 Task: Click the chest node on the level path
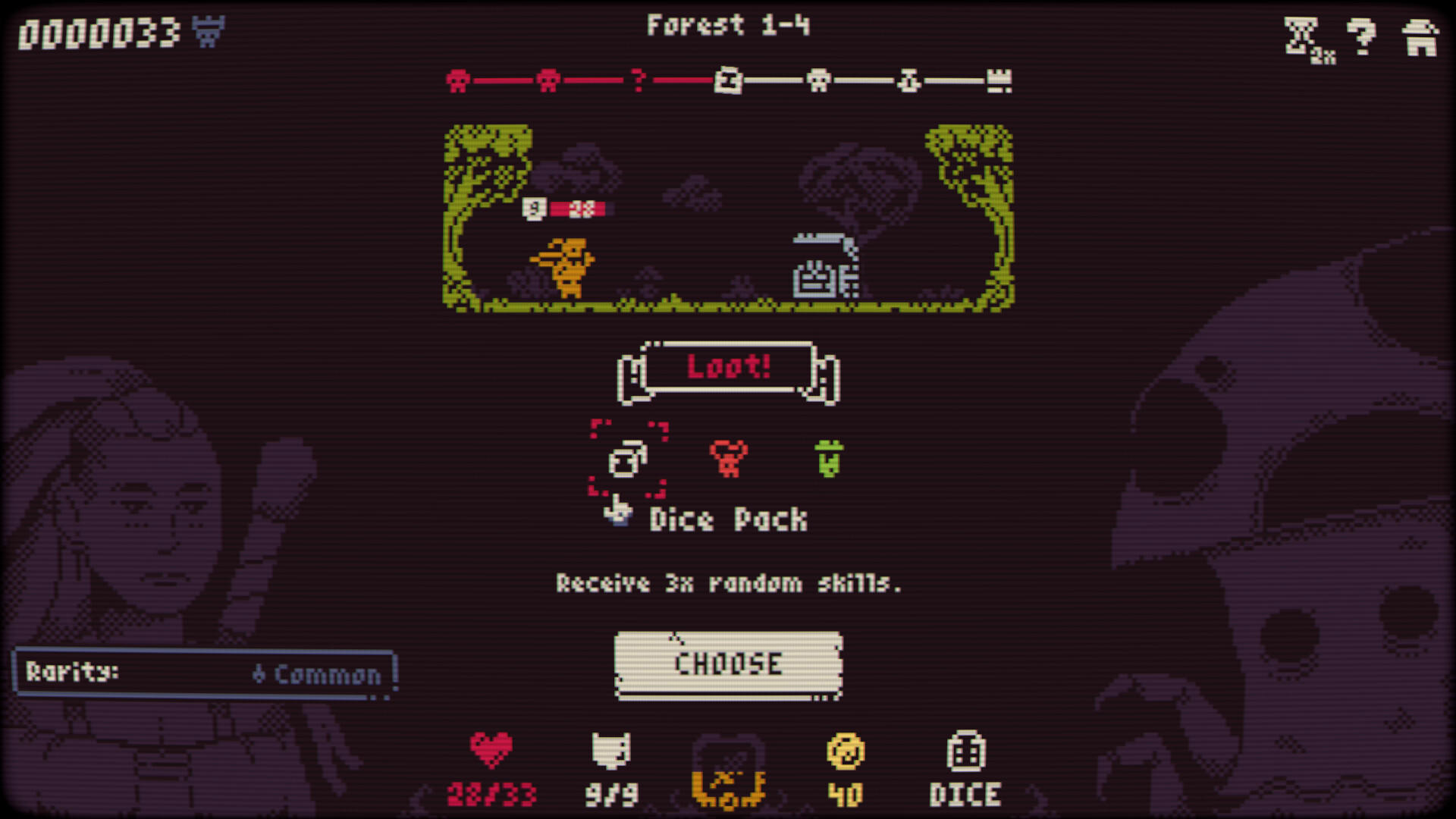click(728, 78)
